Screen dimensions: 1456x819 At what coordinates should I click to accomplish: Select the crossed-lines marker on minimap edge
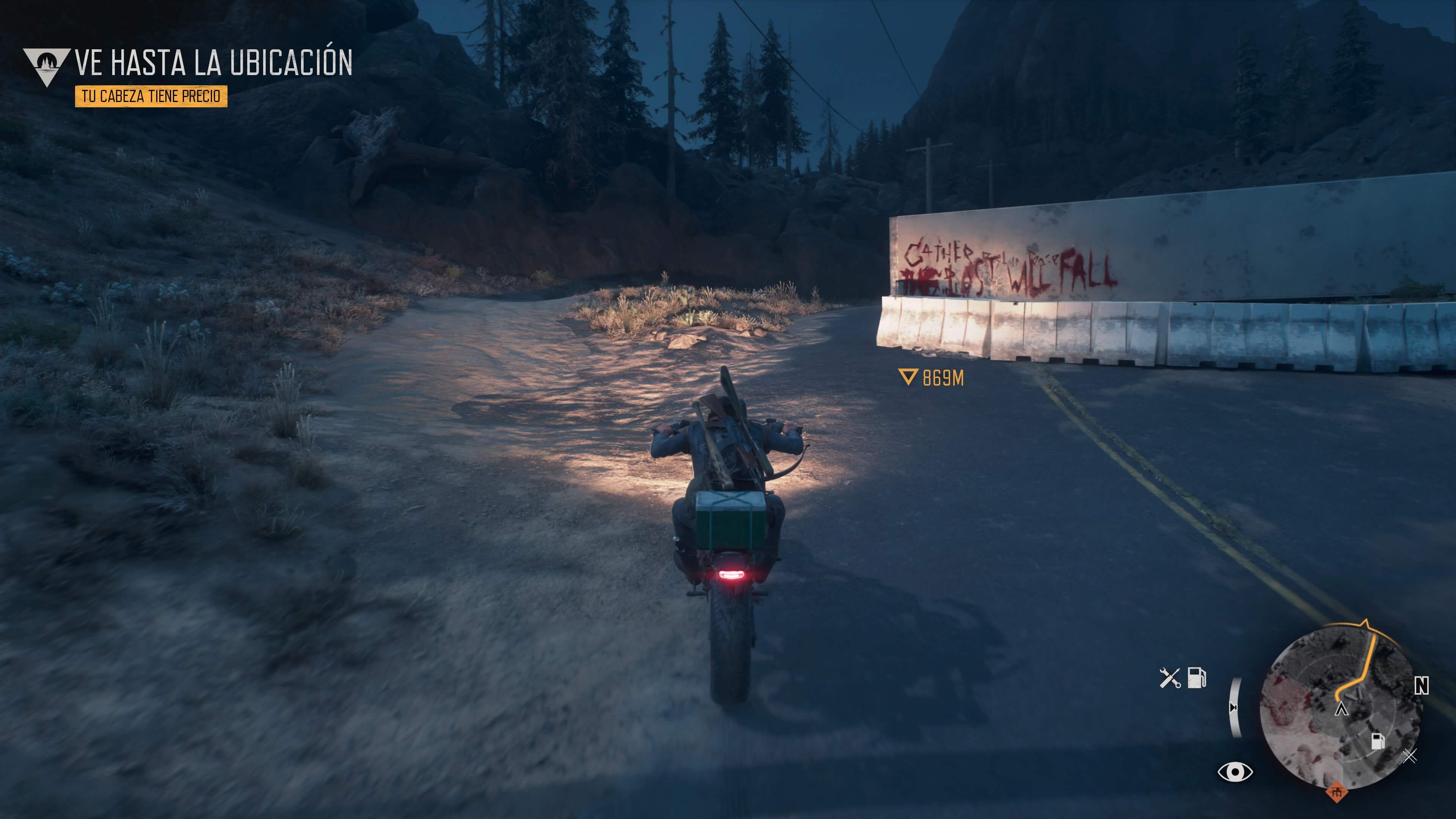(x=1411, y=756)
